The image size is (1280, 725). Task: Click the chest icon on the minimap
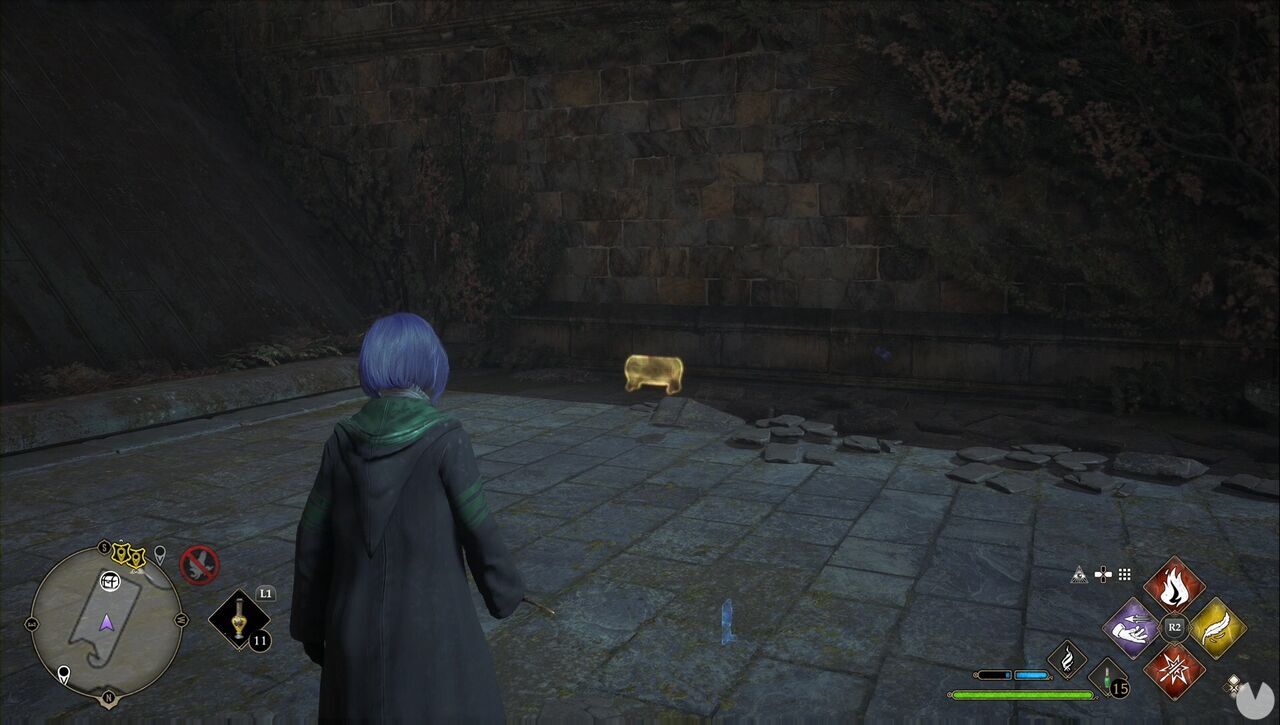pyautogui.click(x=109, y=581)
